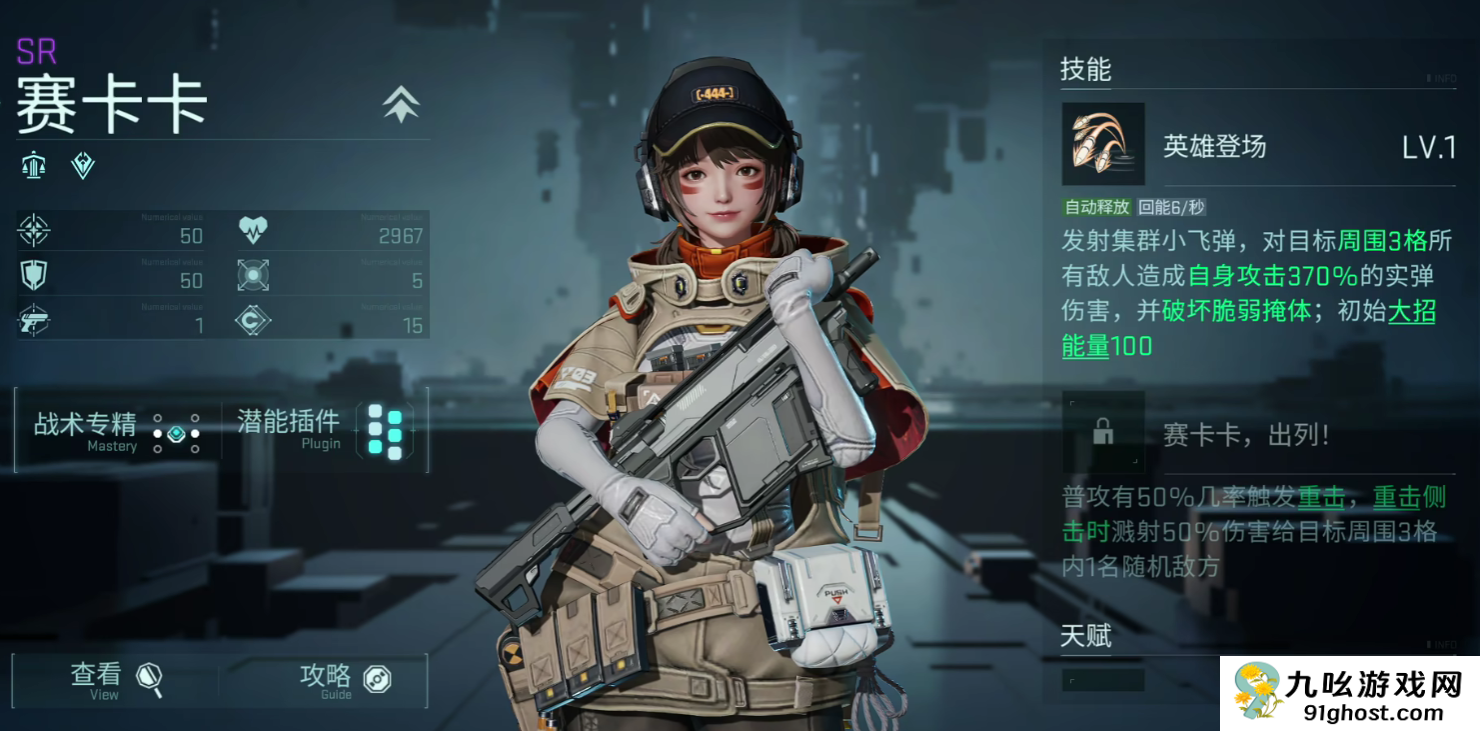Click the balance scales class icon

[35, 166]
